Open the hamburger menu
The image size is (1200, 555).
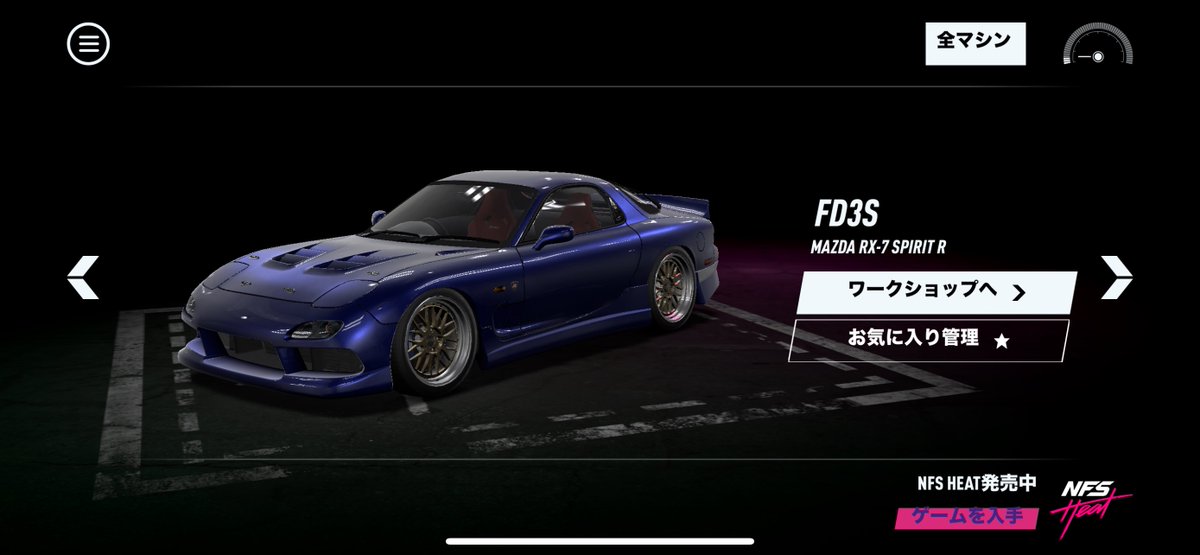coord(89,44)
